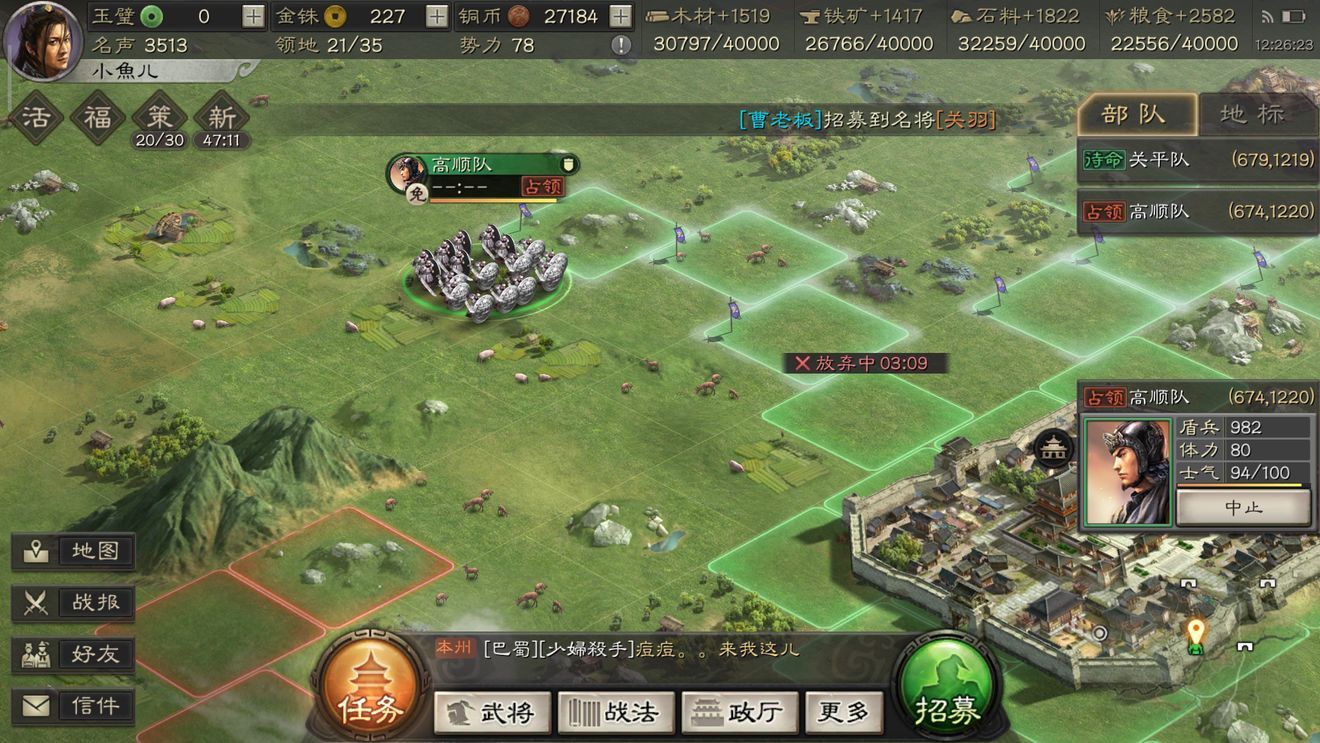
Task: Tap the green 招募 recruit icon
Action: click(946, 687)
